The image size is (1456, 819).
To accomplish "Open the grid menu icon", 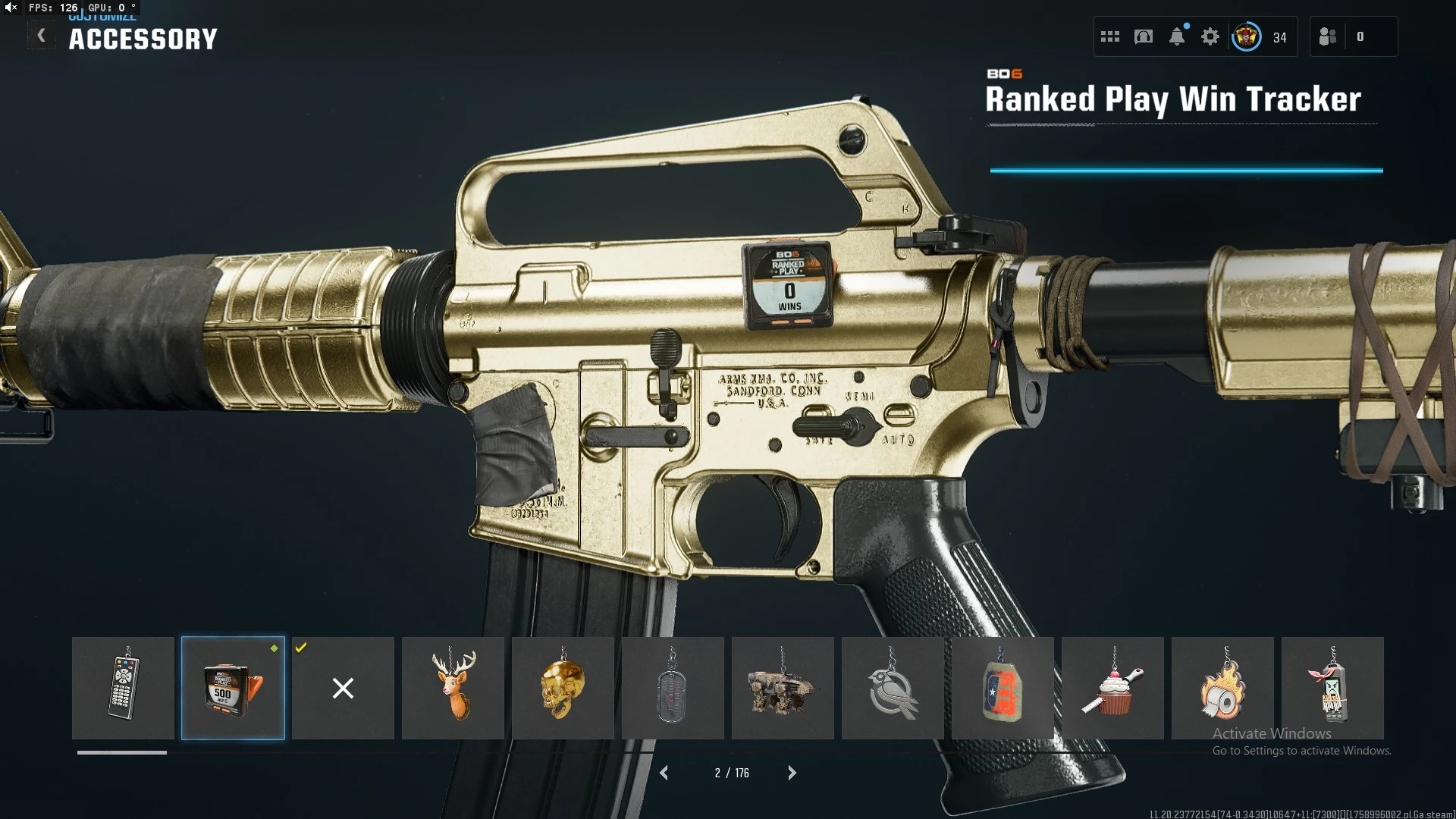I will pyautogui.click(x=1110, y=36).
